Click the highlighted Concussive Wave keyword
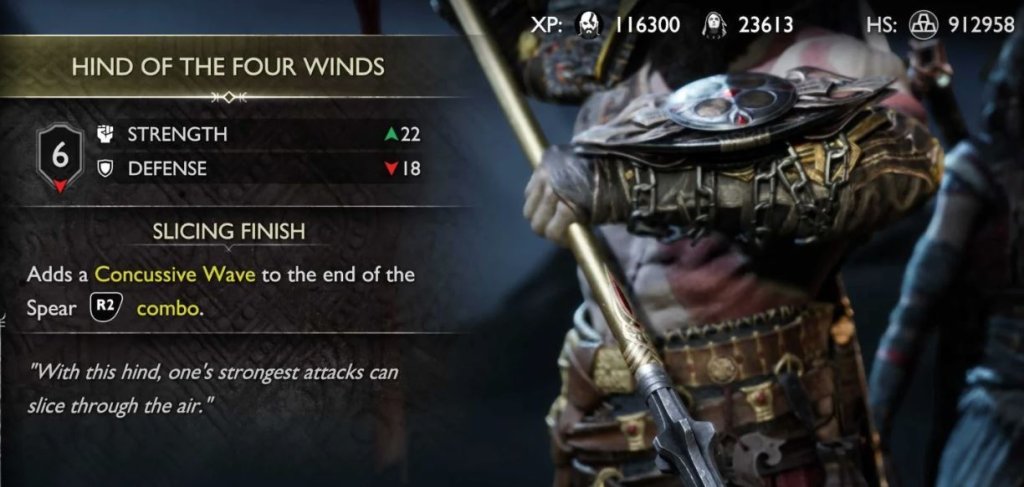 [x=175, y=275]
